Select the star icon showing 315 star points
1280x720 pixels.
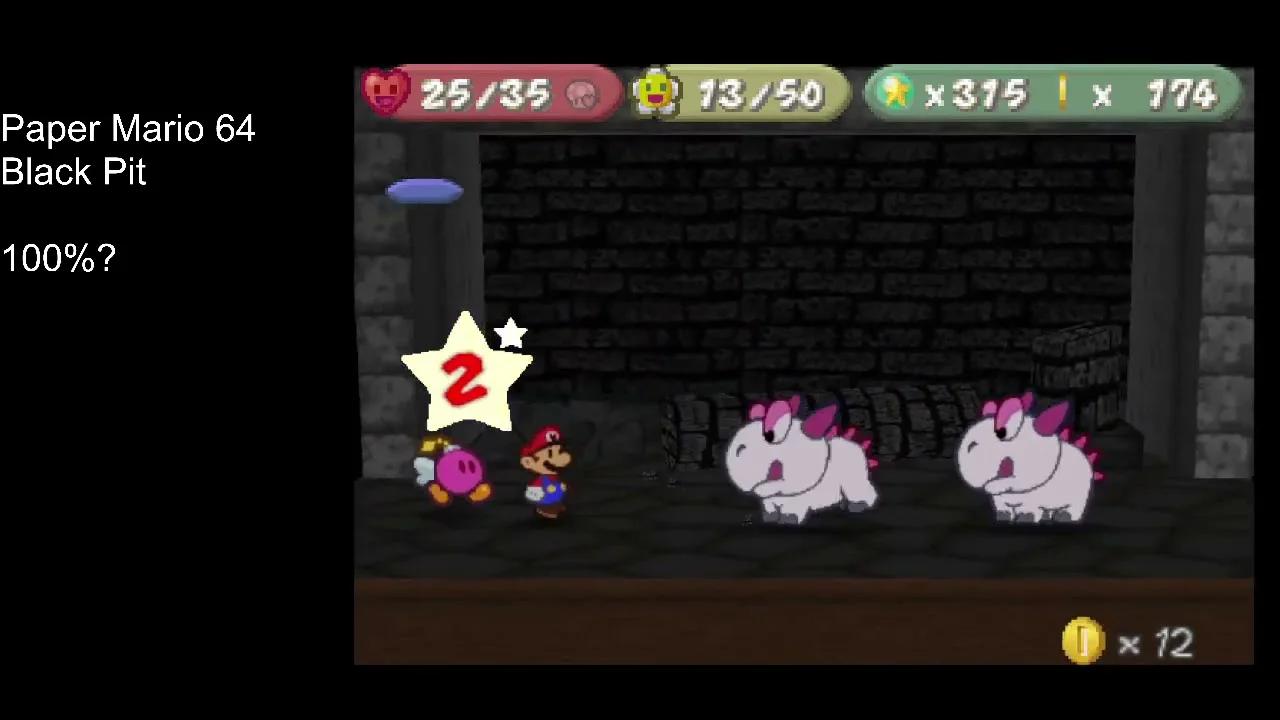pyautogui.click(x=895, y=93)
